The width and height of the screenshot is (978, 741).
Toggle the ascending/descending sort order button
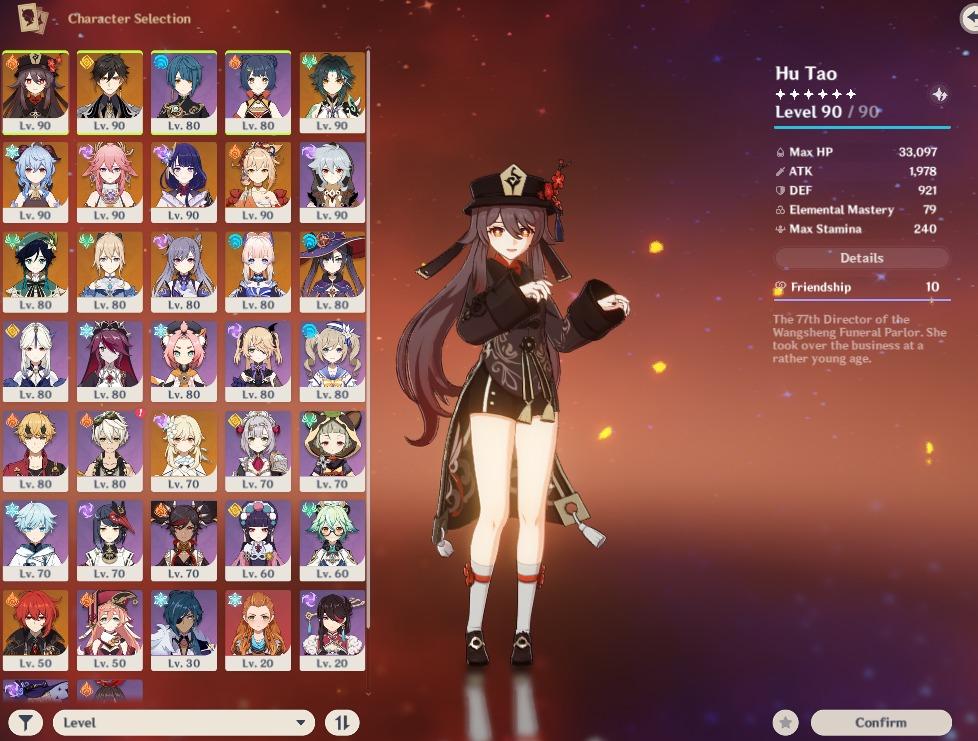pyautogui.click(x=342, y=722)
